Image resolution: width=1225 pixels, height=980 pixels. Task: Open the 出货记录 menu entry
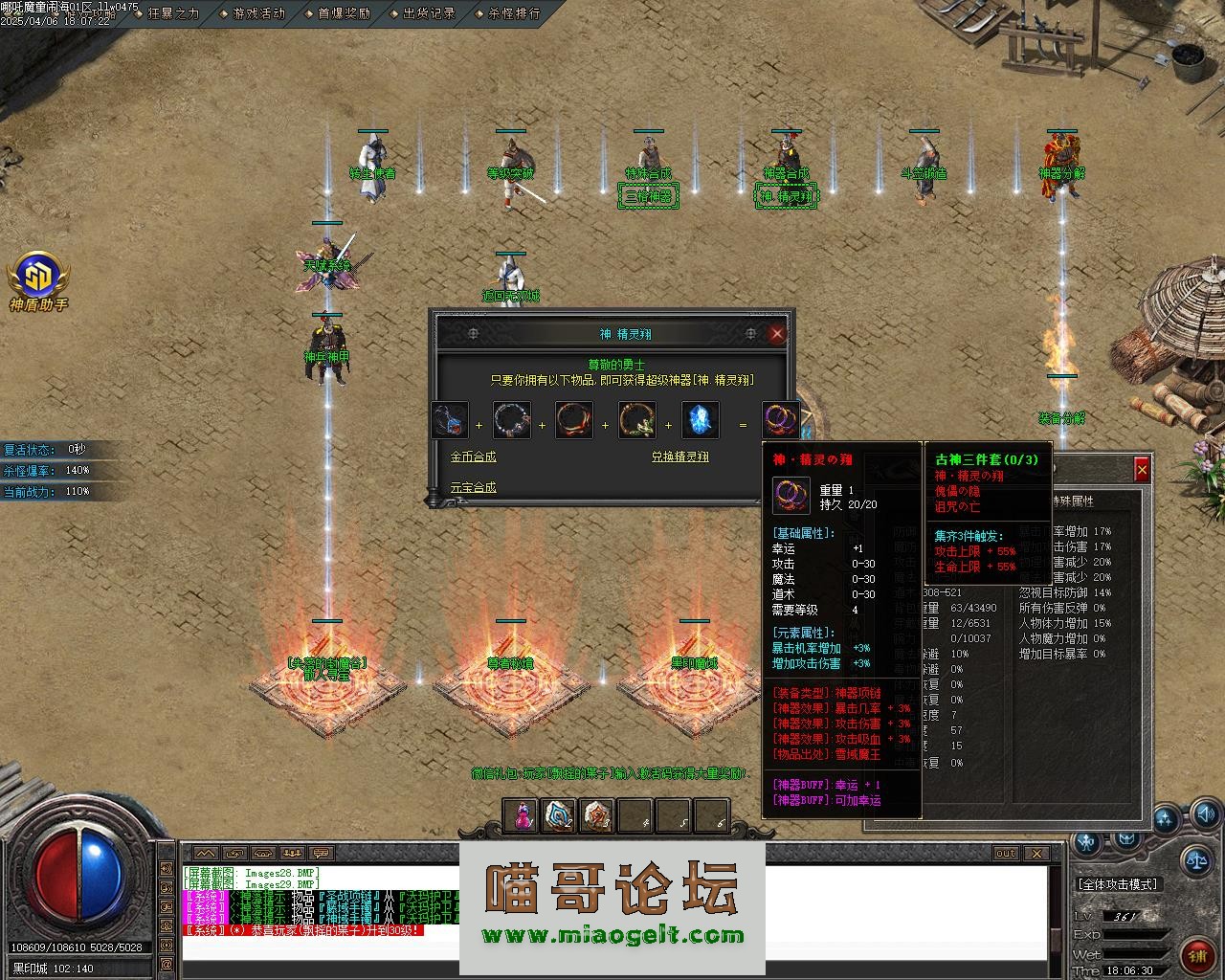point(429,13)
